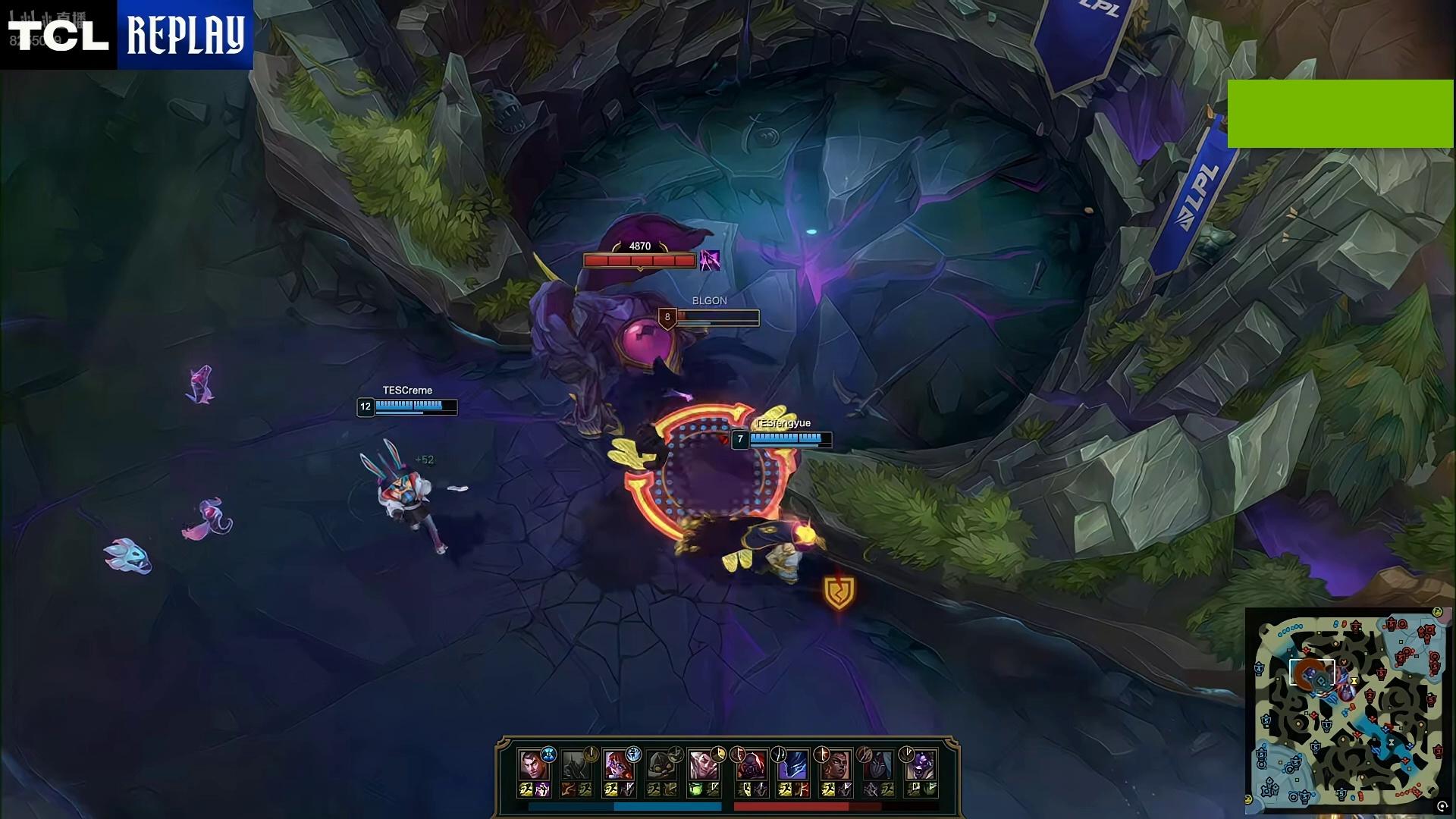
Task: Select the white-haired champion portrait
Action: tap(703, 764)
